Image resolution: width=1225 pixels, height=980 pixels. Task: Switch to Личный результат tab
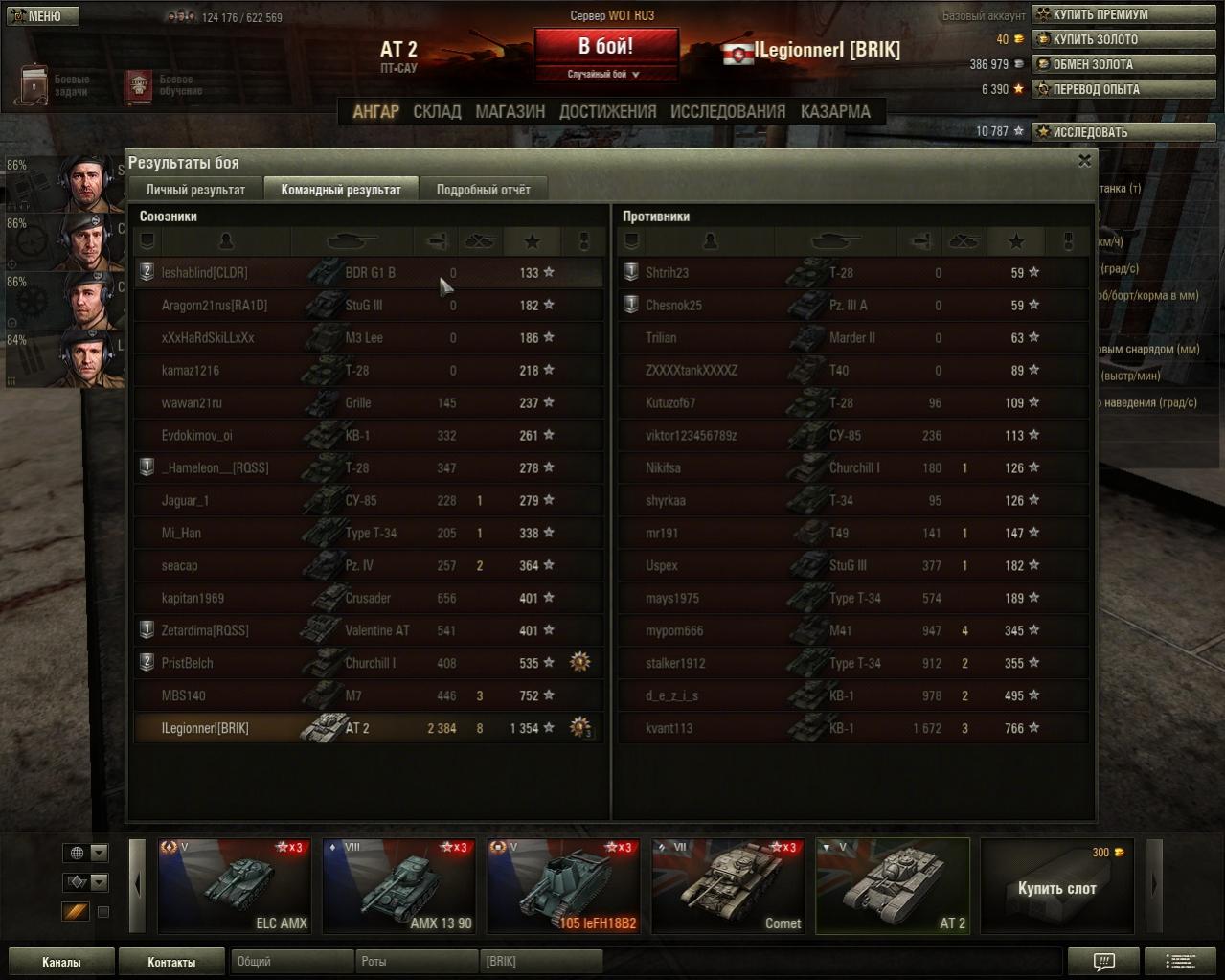195,190
